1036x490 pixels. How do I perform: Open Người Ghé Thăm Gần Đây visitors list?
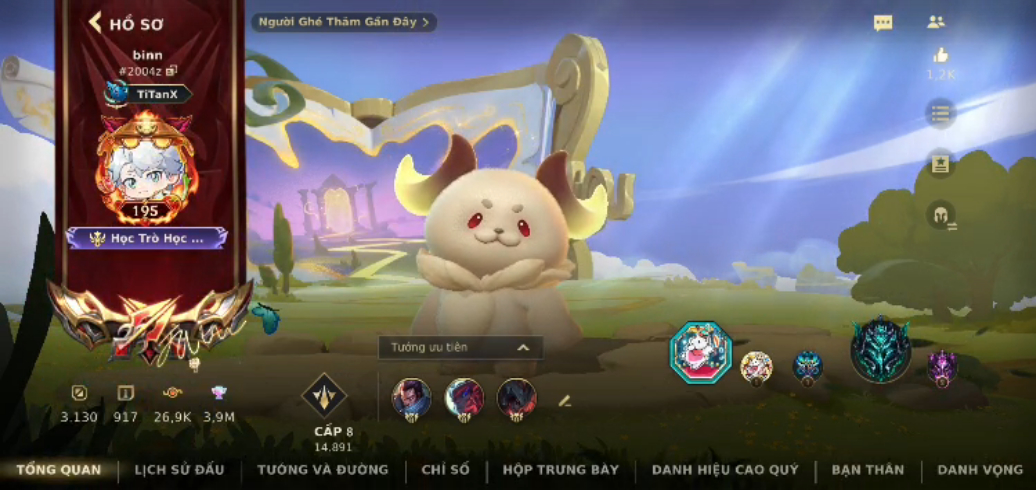tap(343, 22)
